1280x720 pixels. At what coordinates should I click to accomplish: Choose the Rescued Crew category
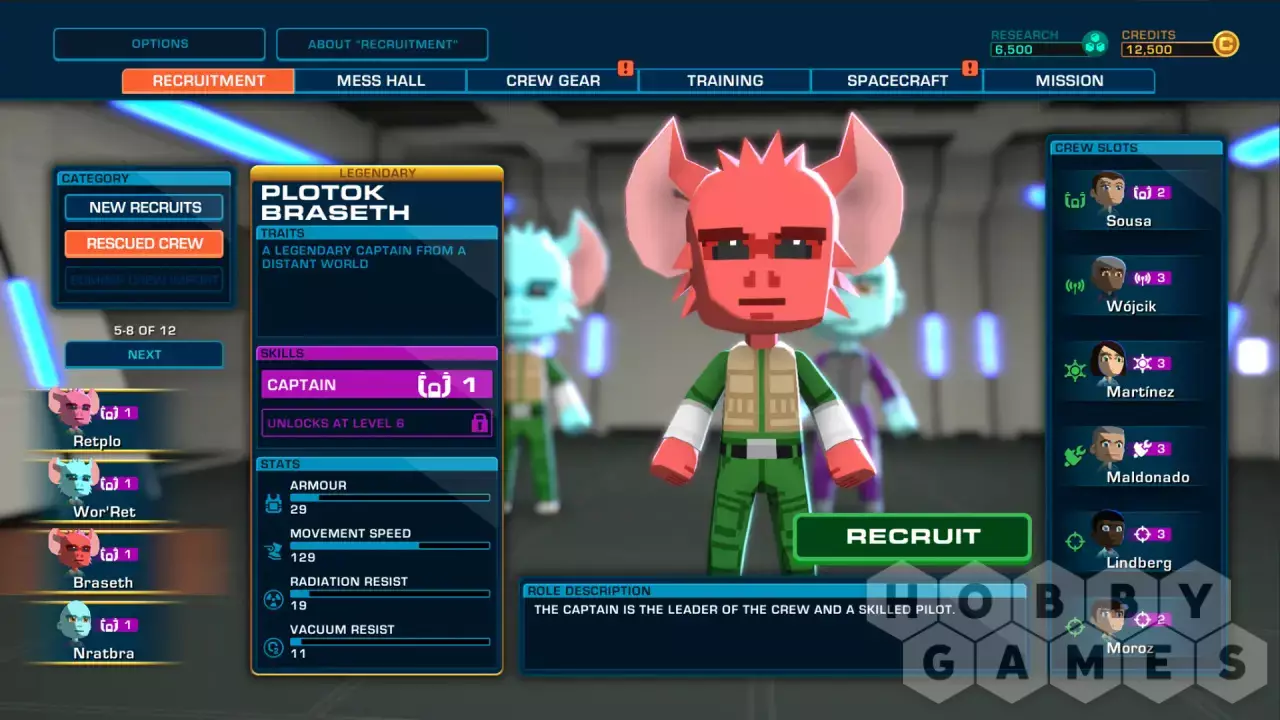point(145,243)
